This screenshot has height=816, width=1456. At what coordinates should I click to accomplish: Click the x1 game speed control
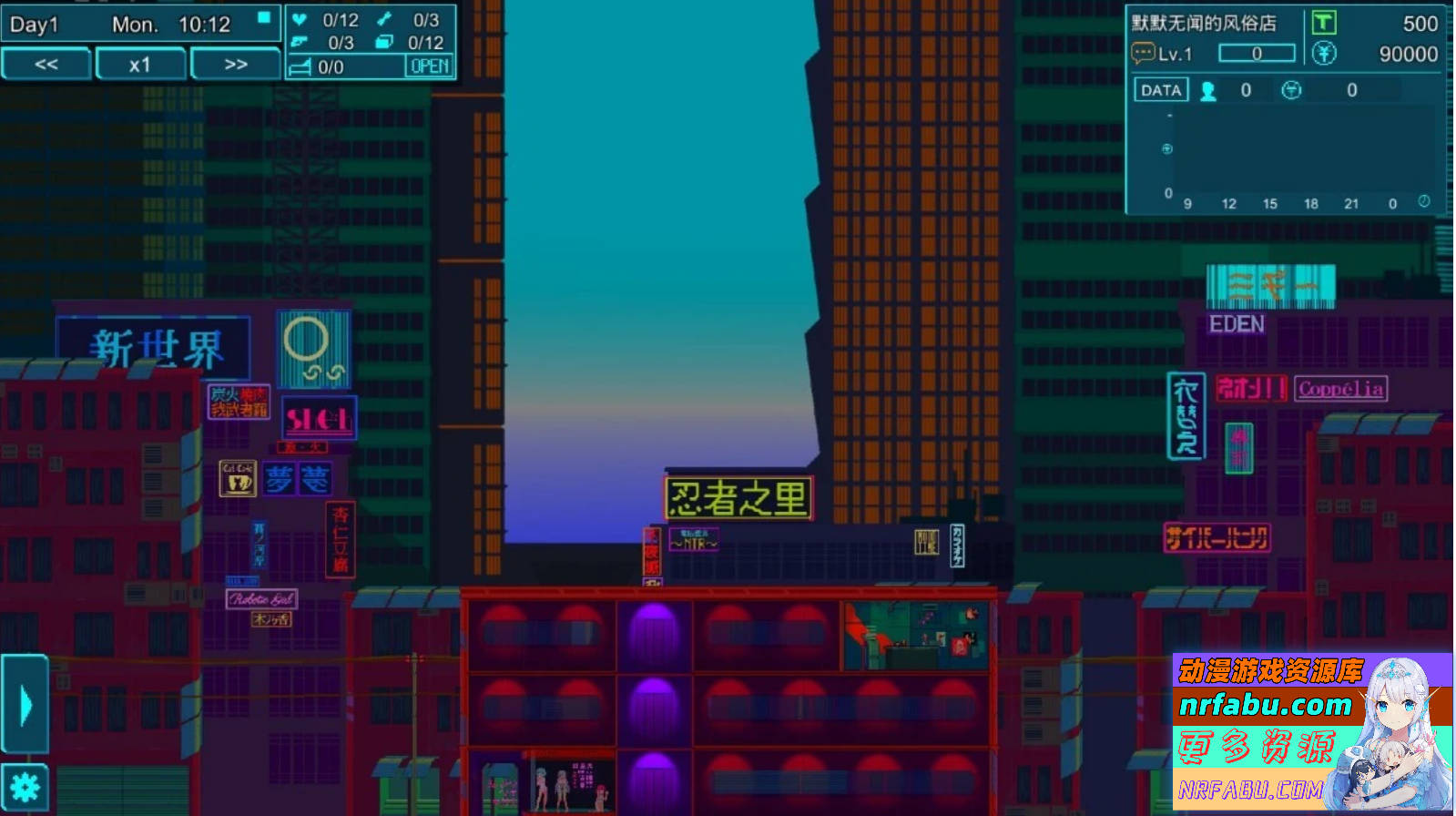[140, 64]
